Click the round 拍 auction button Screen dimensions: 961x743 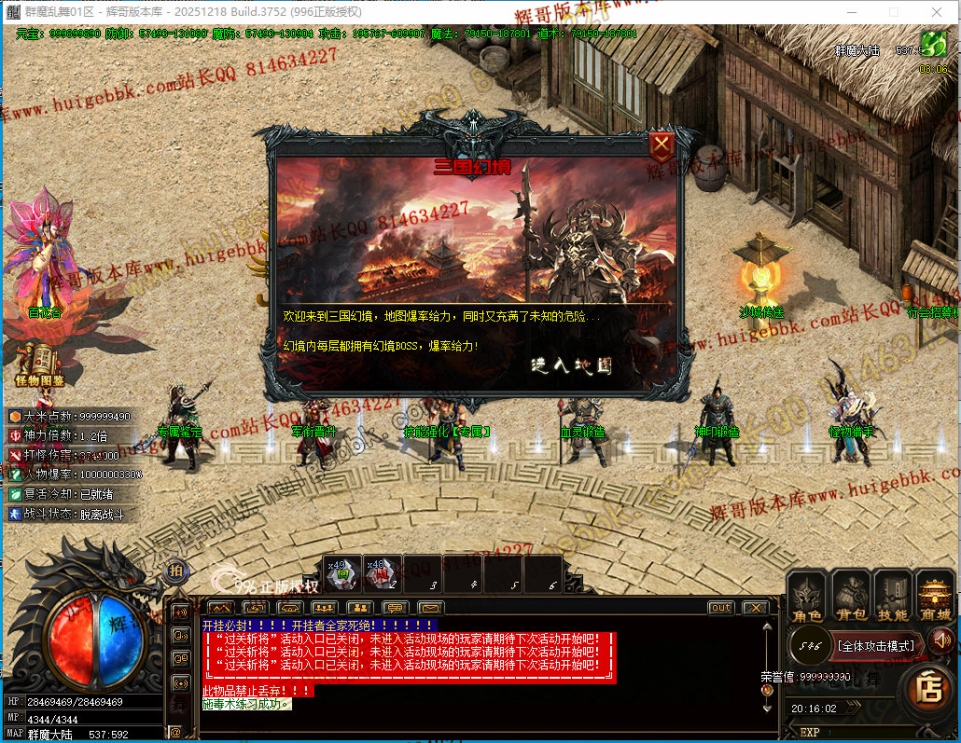174,569
